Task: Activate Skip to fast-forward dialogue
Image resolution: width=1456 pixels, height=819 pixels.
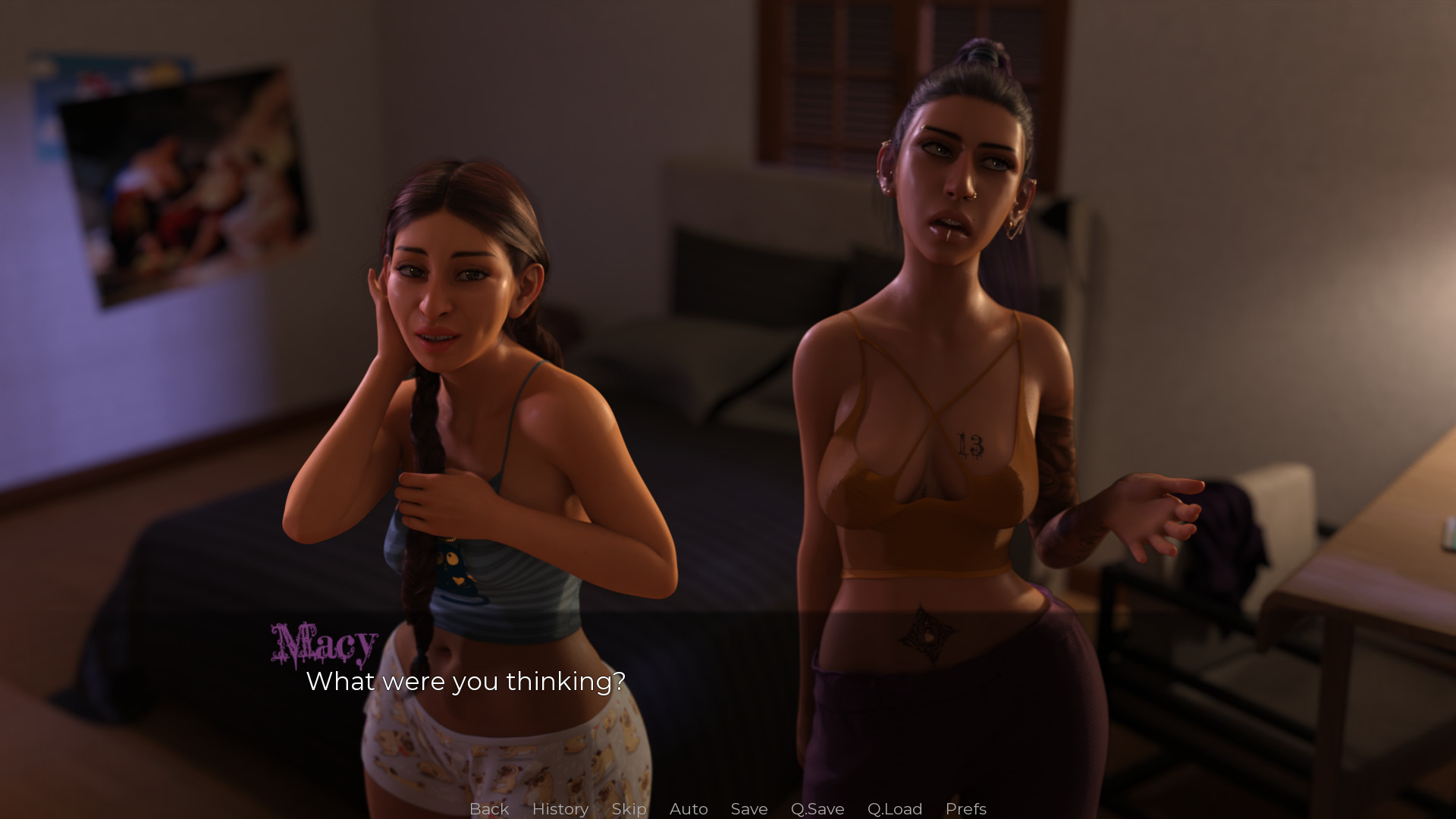Action: (x=629, y=808)
